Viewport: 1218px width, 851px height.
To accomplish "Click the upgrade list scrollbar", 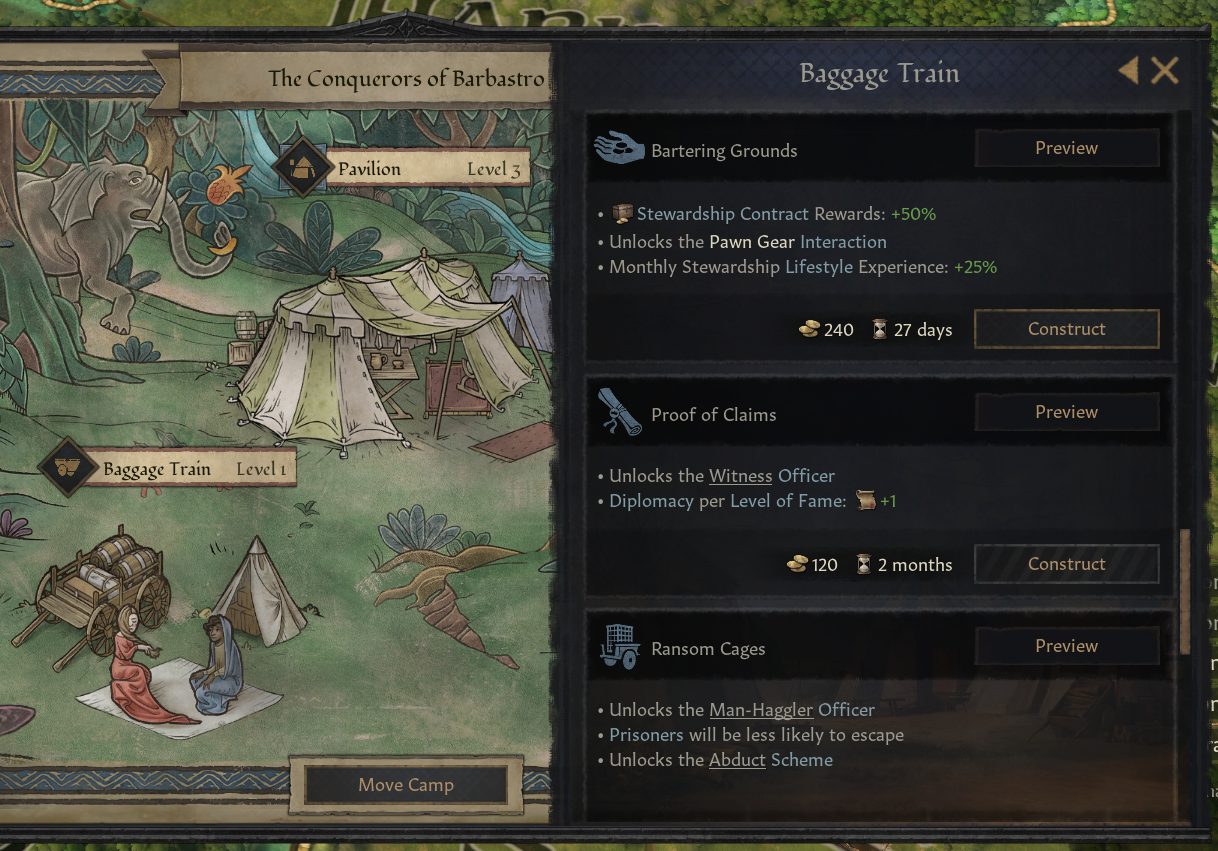I will click(x=1186, y=590).
